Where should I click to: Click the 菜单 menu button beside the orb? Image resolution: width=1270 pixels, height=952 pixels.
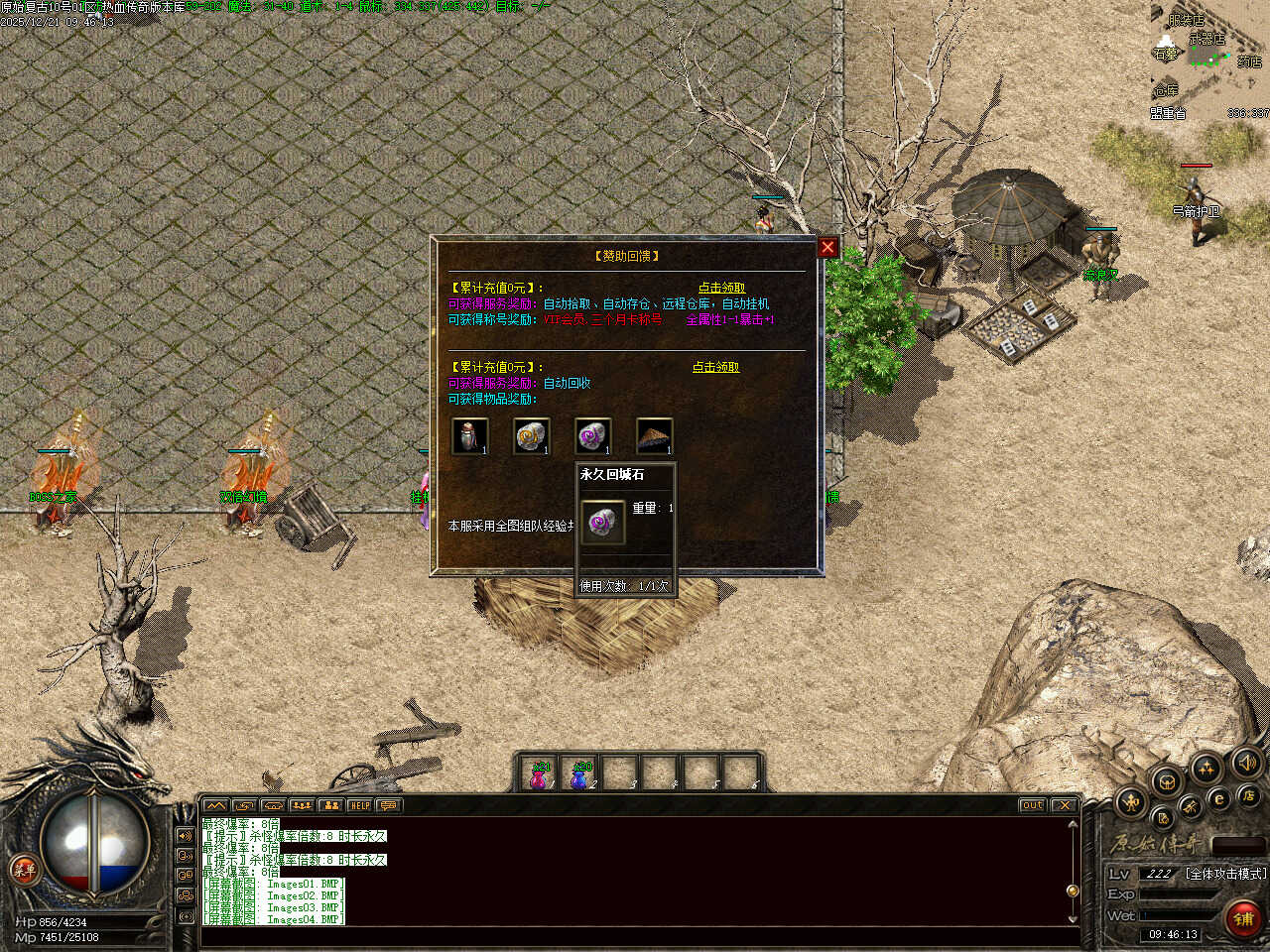click(x=24, y=871)
